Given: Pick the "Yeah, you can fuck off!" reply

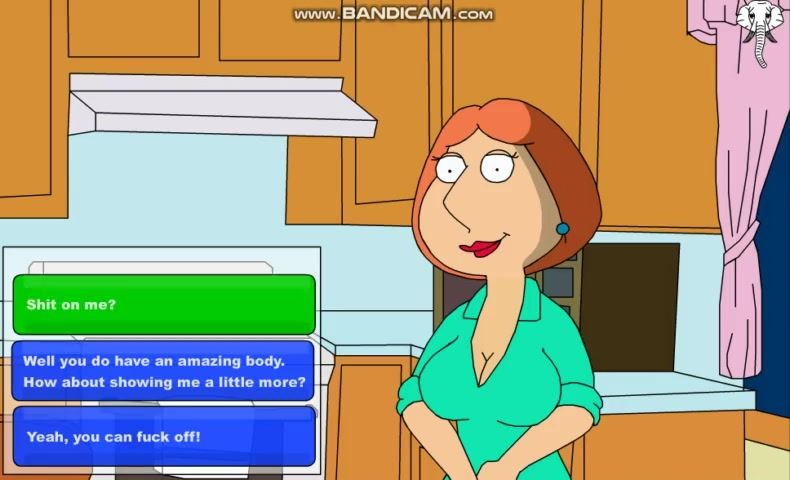Looking at the screenshot, I should coord(164,436).
